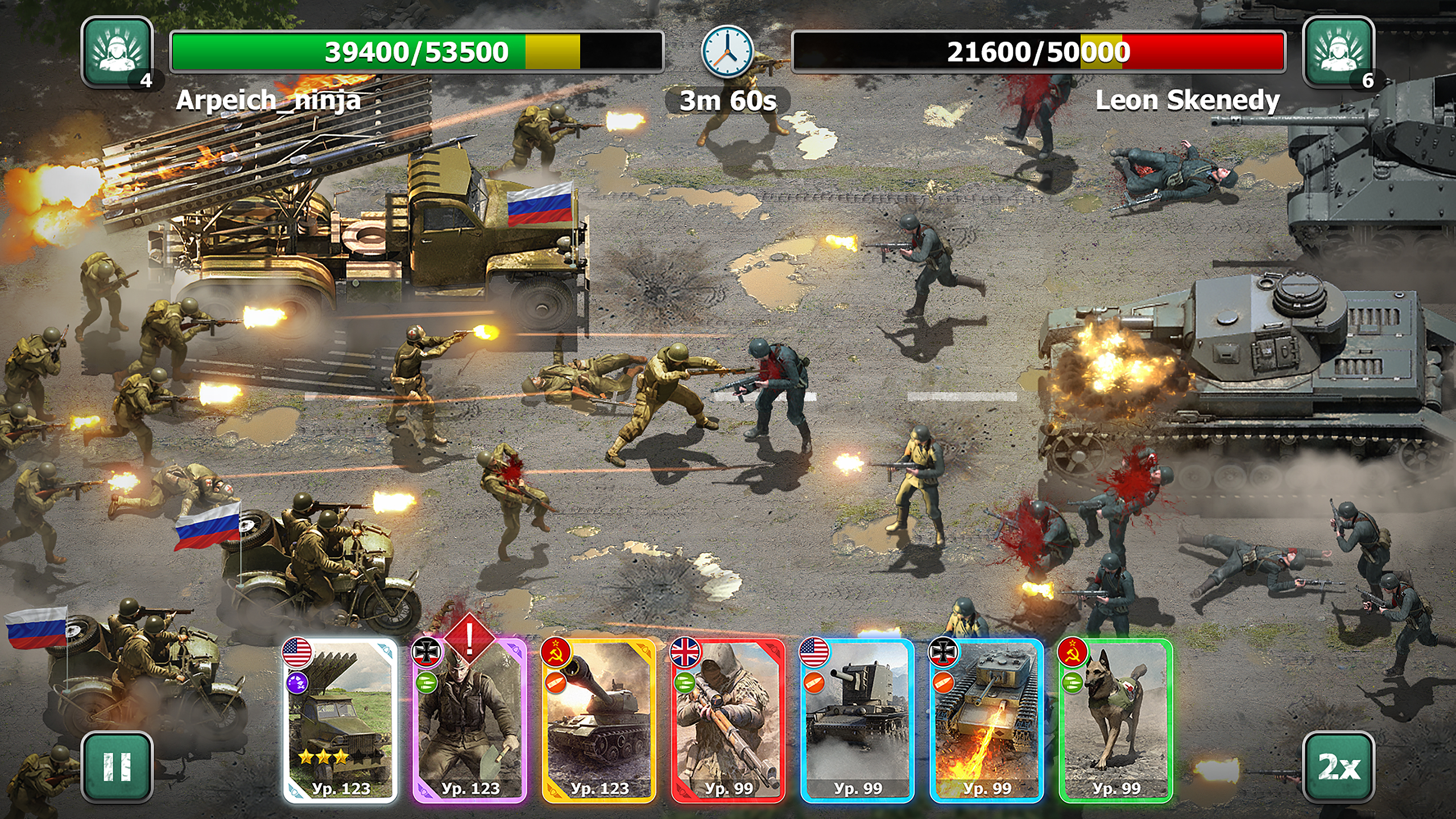Click the purple grenade ammo icon on the first card
Viewport: 1456px width, 819px height.
coord(297,684)
